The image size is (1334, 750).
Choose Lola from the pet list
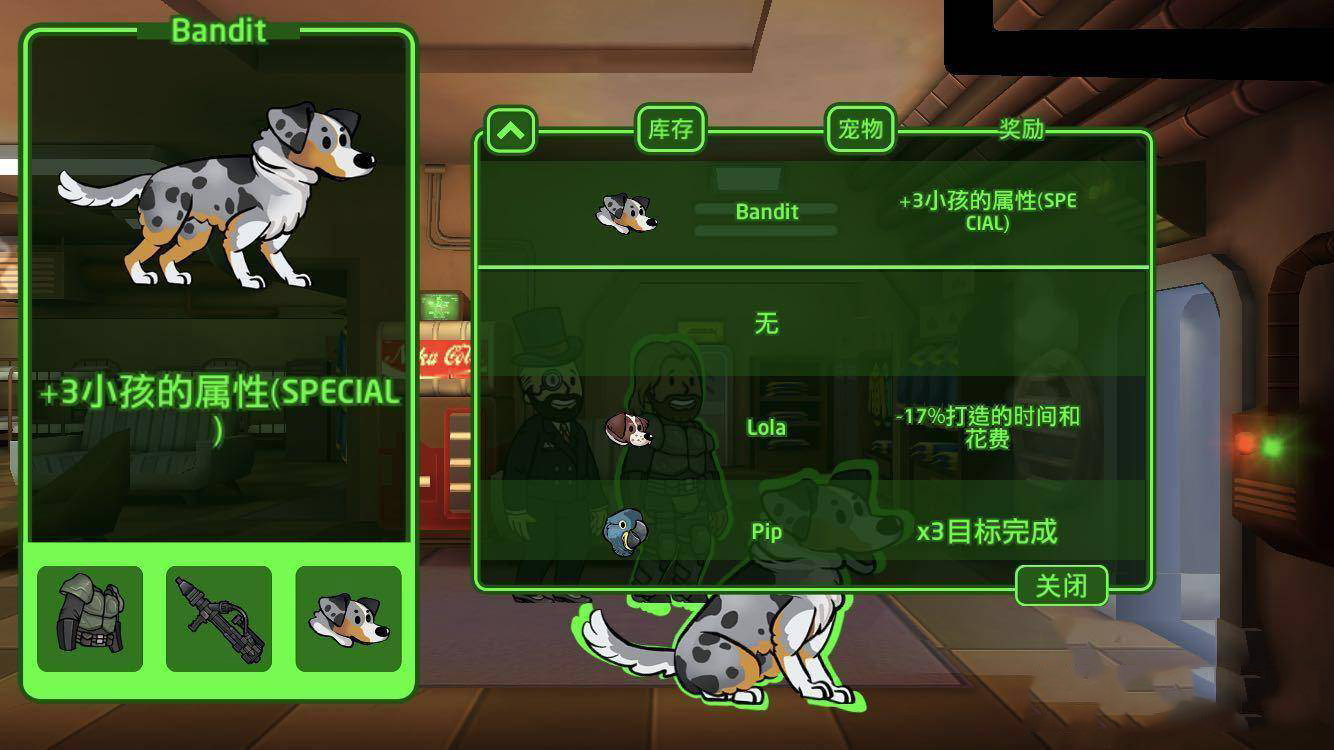click(767, 427)
